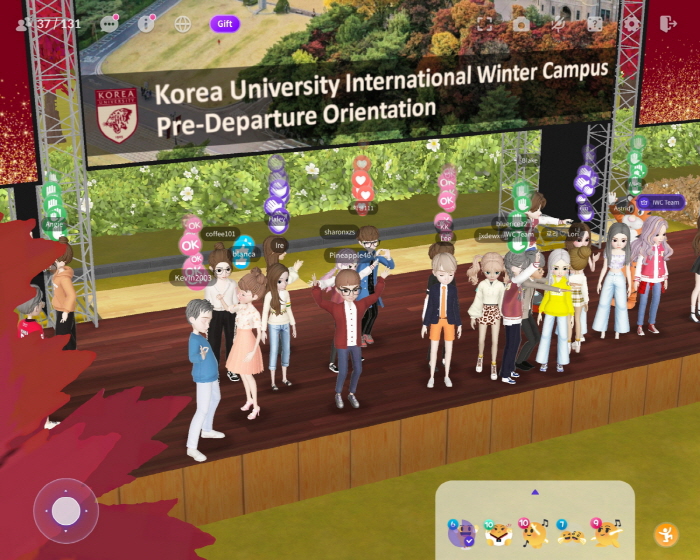Choose the taekwondo tiger emote
Image resolution: width=700 pixels, height=560 pixels.
point(497,534)
